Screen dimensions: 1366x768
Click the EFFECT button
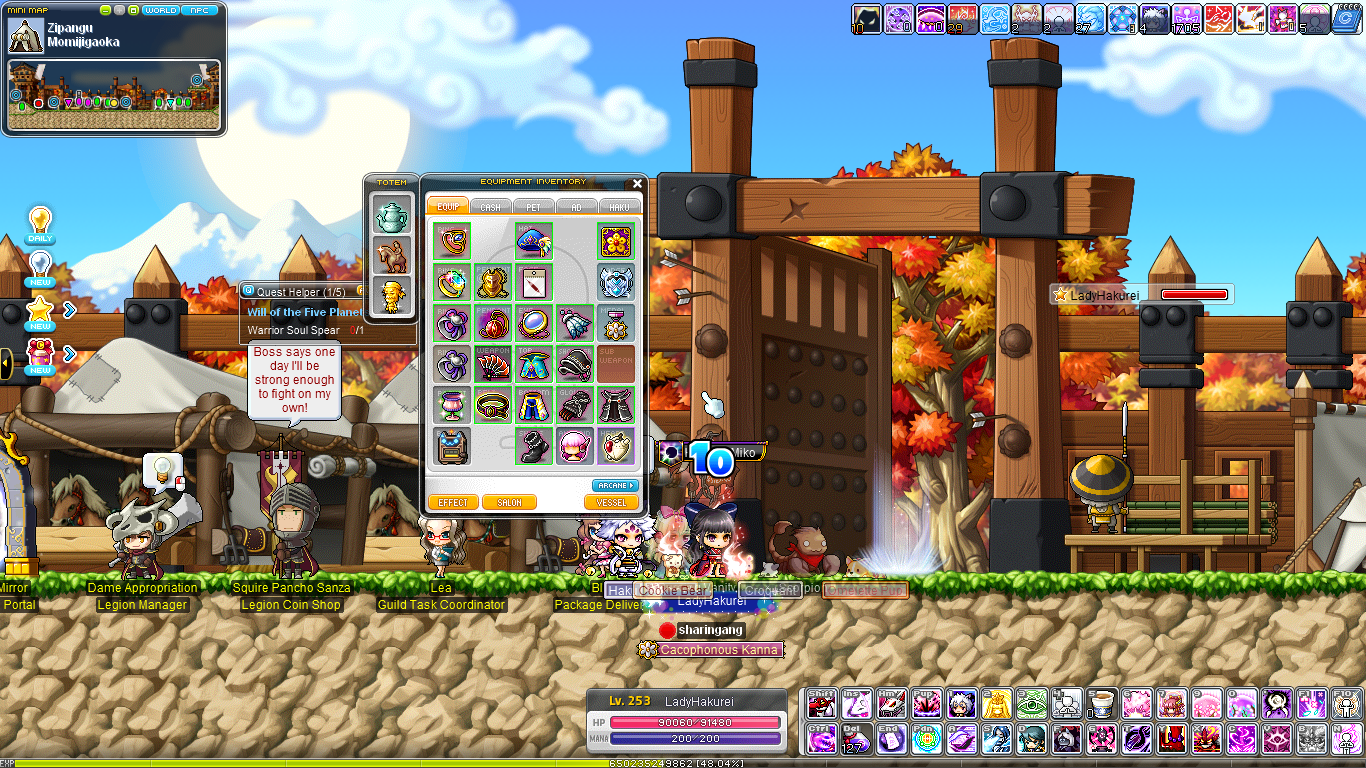pos(452,501)
